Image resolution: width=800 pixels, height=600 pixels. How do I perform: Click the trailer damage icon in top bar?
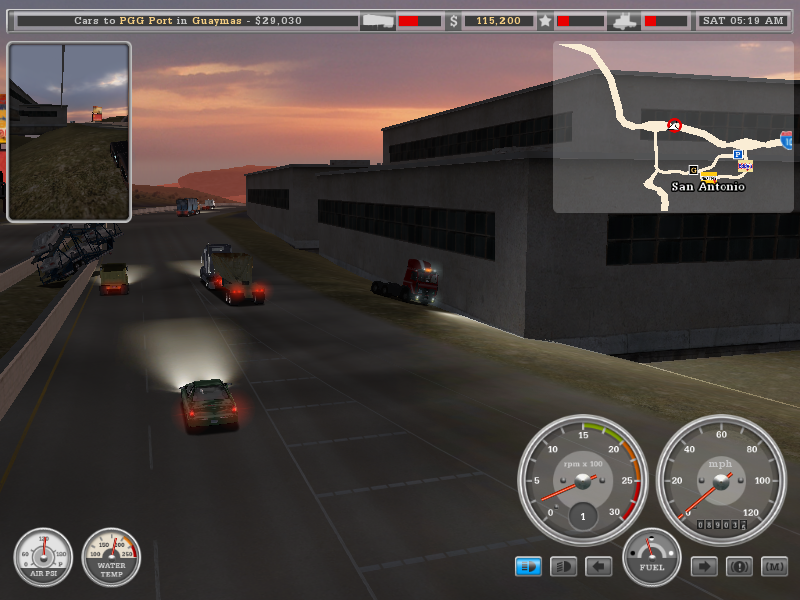tap(377, 20)
